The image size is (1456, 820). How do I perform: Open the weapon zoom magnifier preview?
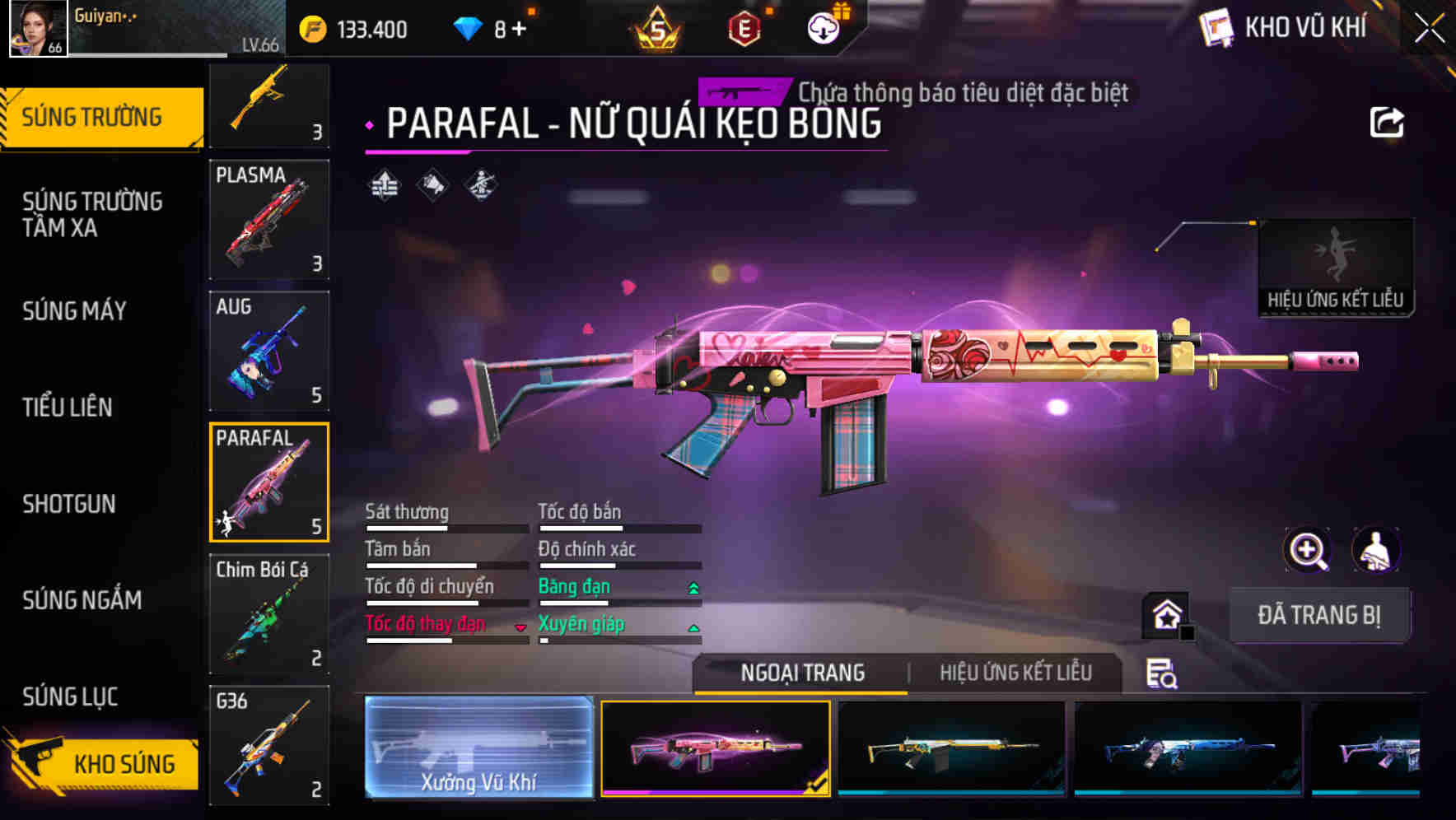click(1307, 550)
